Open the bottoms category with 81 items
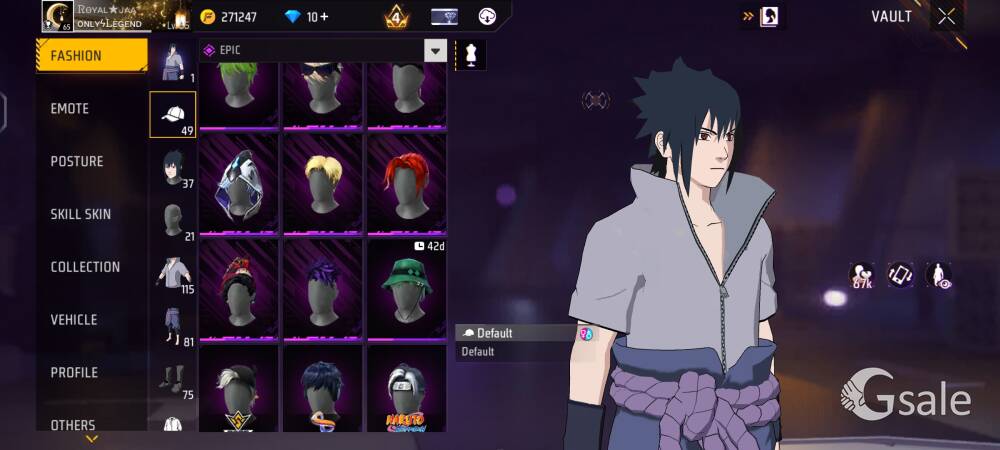 [173, 325]
